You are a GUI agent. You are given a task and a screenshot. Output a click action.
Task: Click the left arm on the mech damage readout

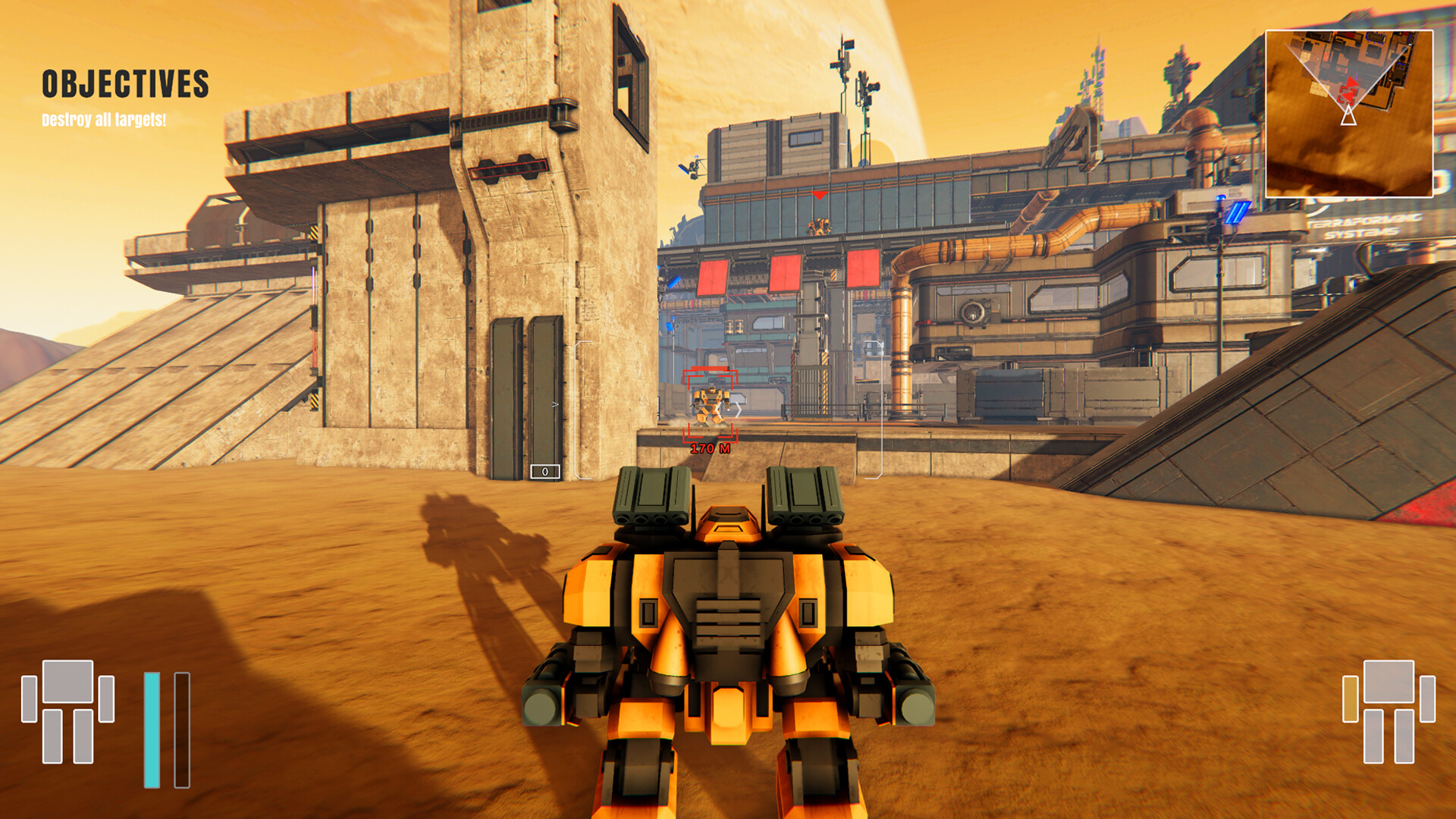click(29, 699)
